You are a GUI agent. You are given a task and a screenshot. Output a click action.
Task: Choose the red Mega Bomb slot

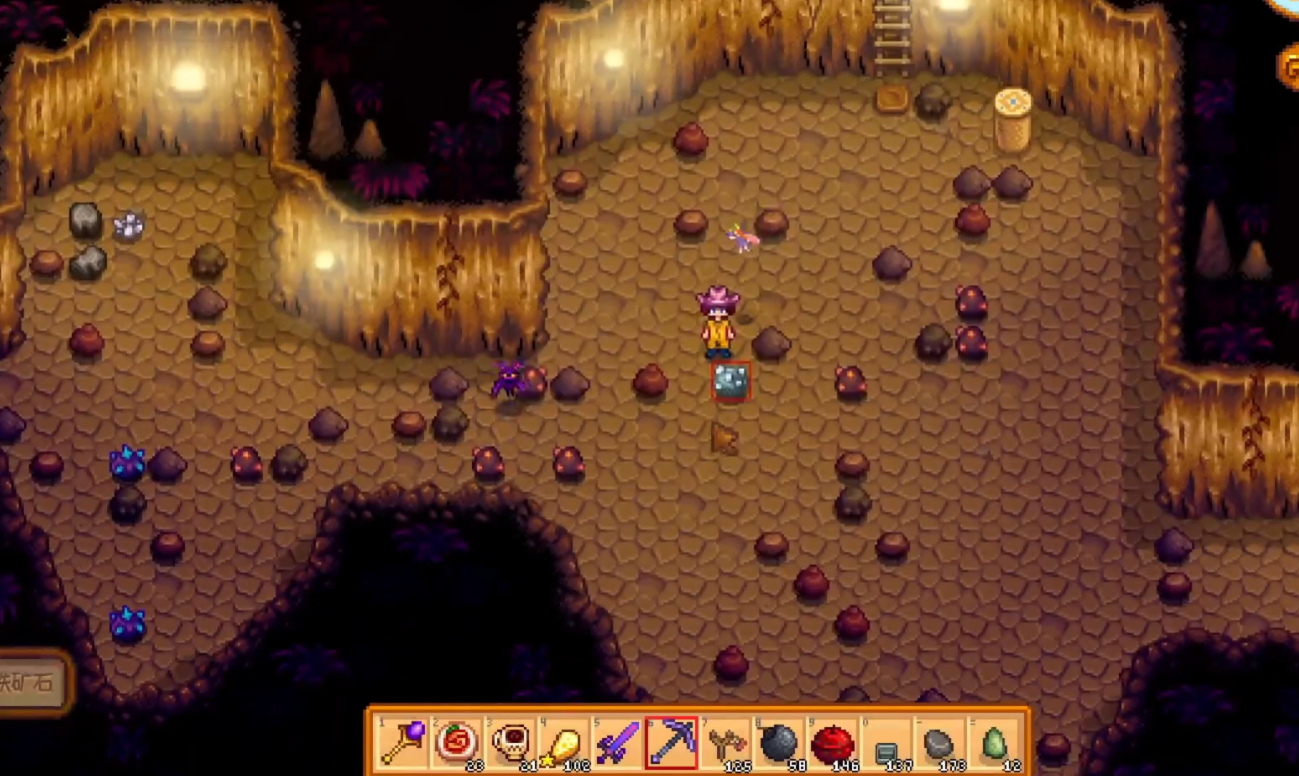[x=832, y=744]
